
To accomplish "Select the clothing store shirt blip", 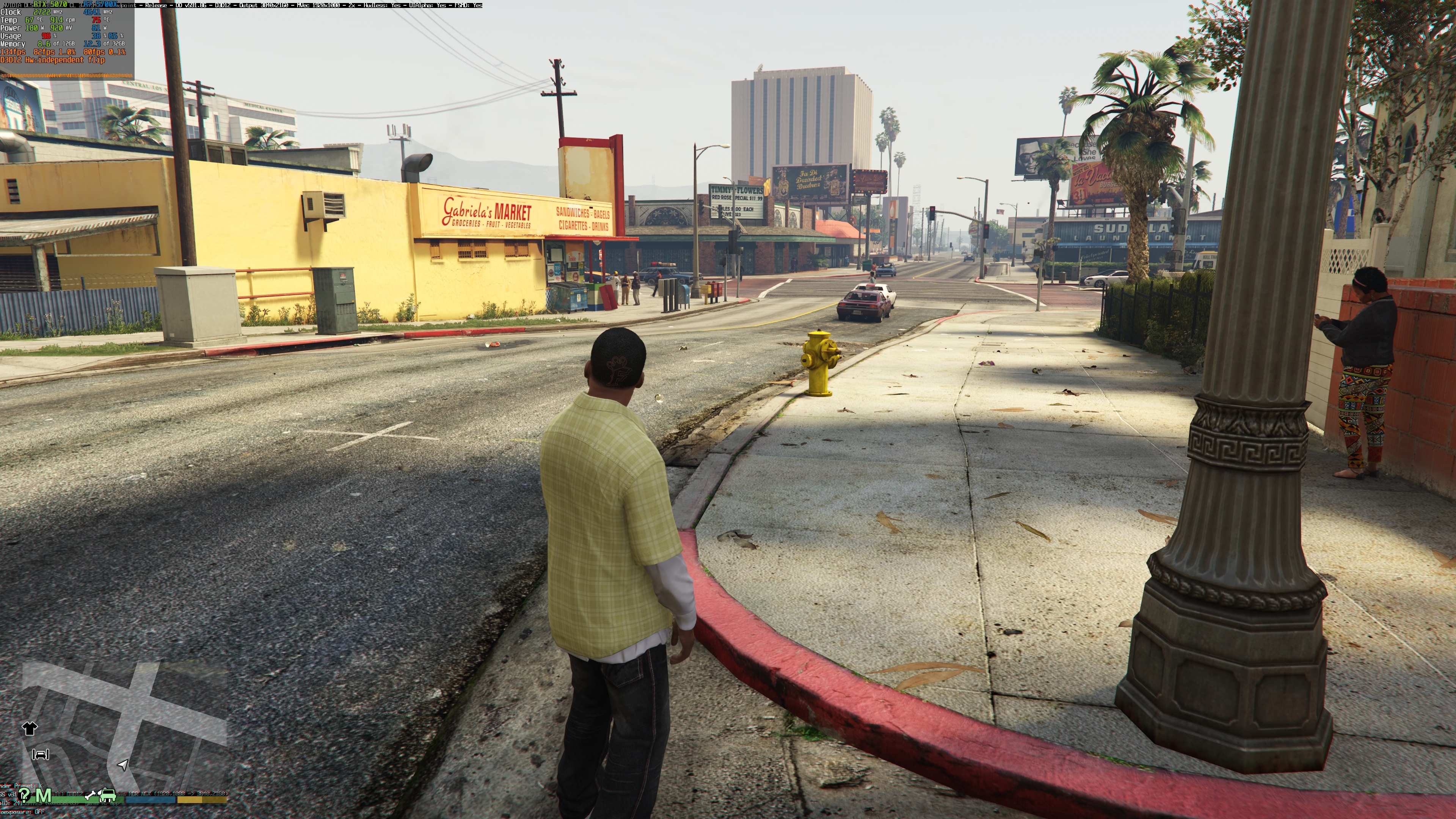I will point(30,728).
